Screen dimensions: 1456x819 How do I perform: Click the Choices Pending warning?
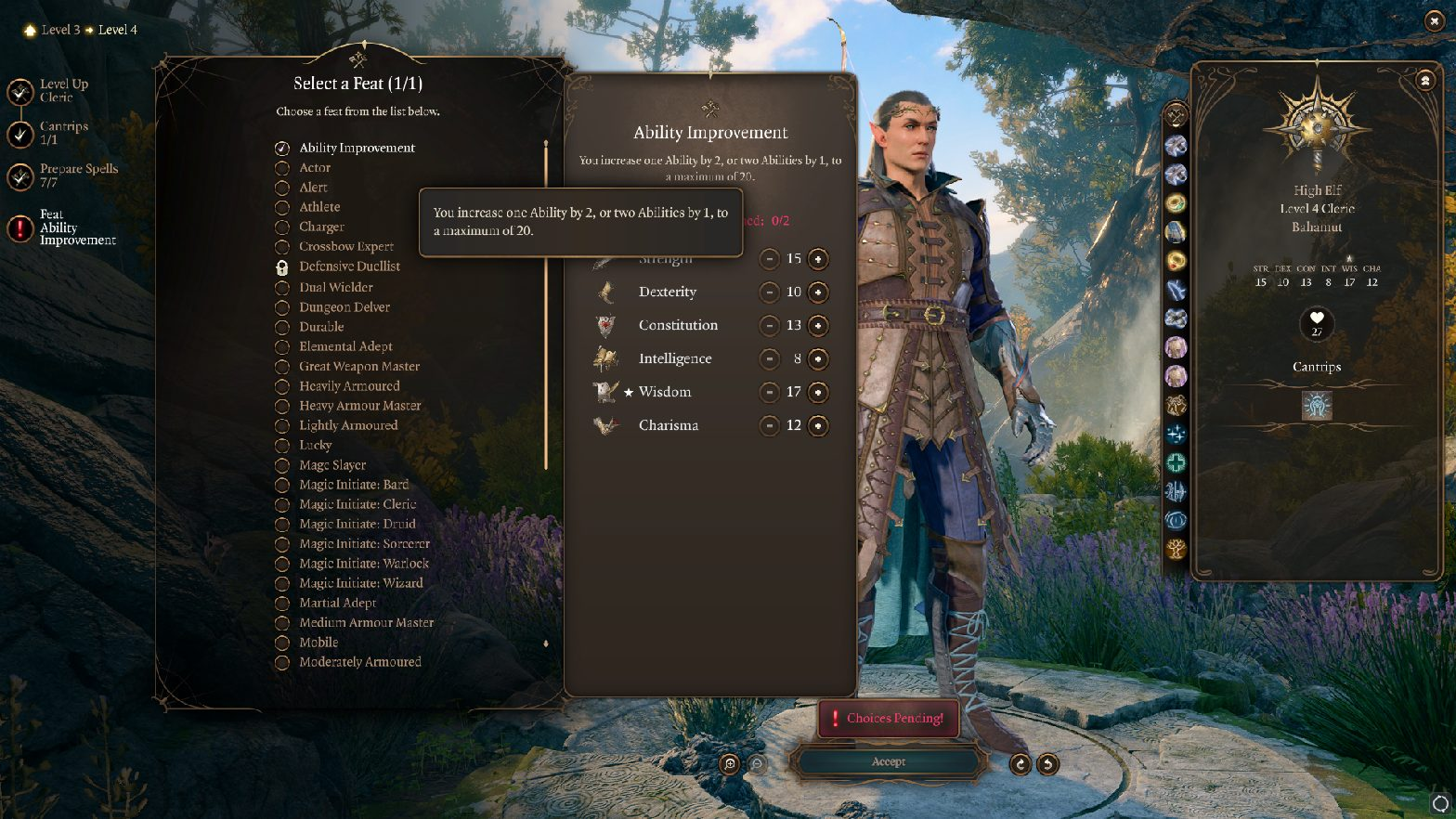(x=888, y=718)
